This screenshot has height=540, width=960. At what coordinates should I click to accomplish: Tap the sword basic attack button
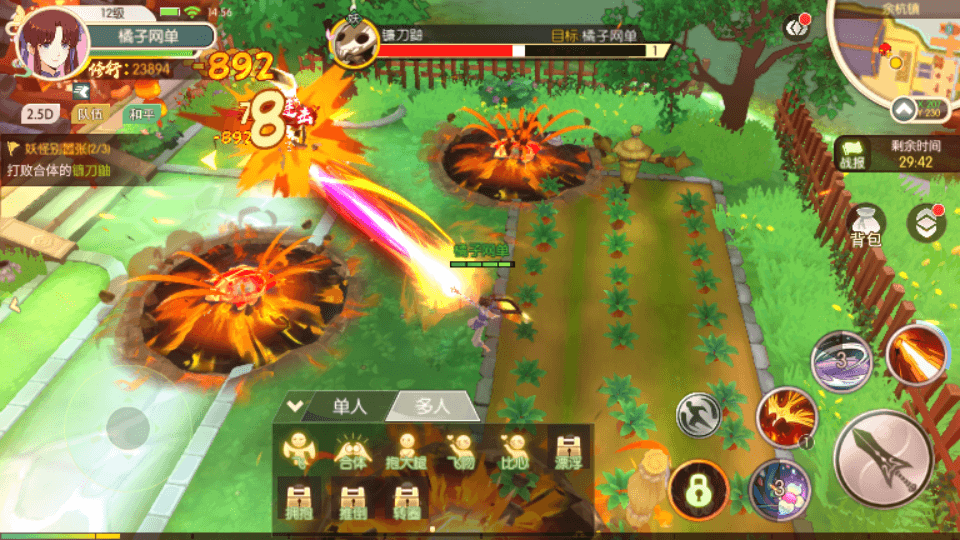[x=883, y=460]
